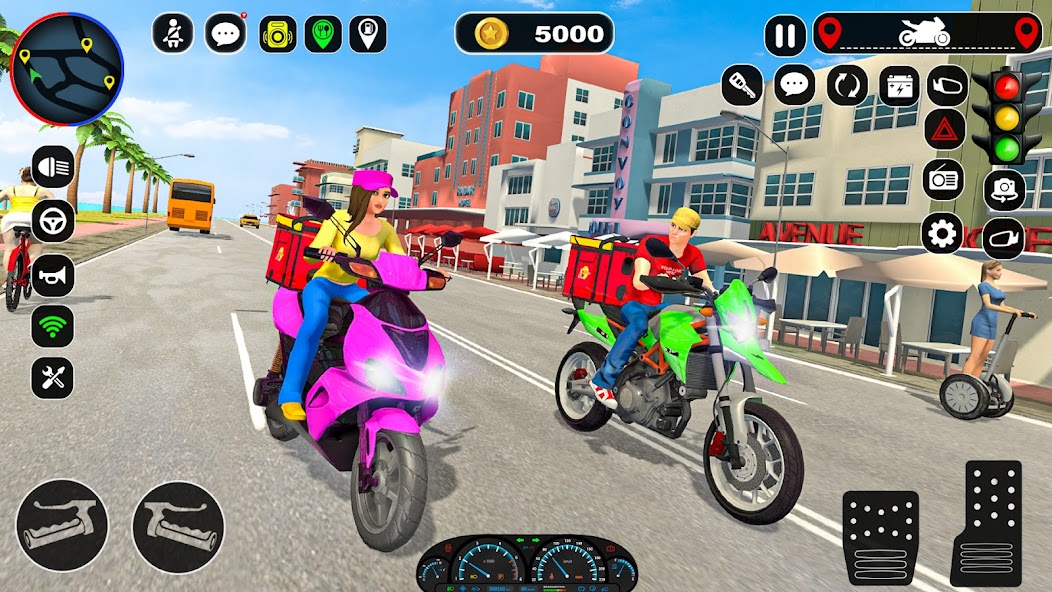Switch camera view with camera icon

tap(1004, 190)
